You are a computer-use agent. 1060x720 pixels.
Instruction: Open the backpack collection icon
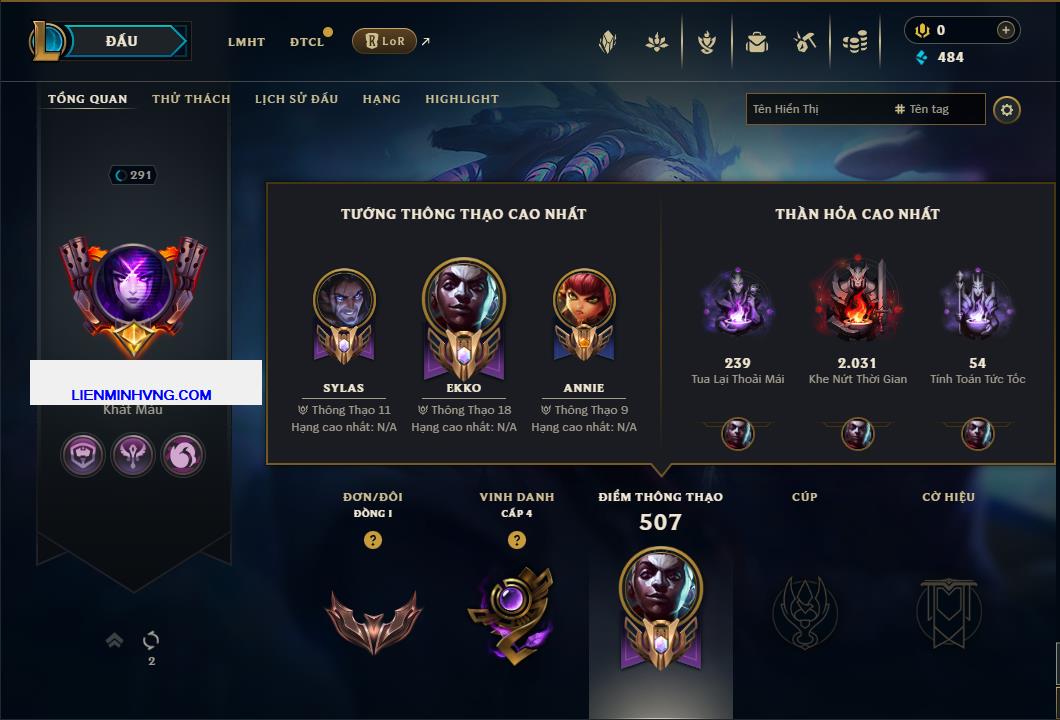coord(756,42)
